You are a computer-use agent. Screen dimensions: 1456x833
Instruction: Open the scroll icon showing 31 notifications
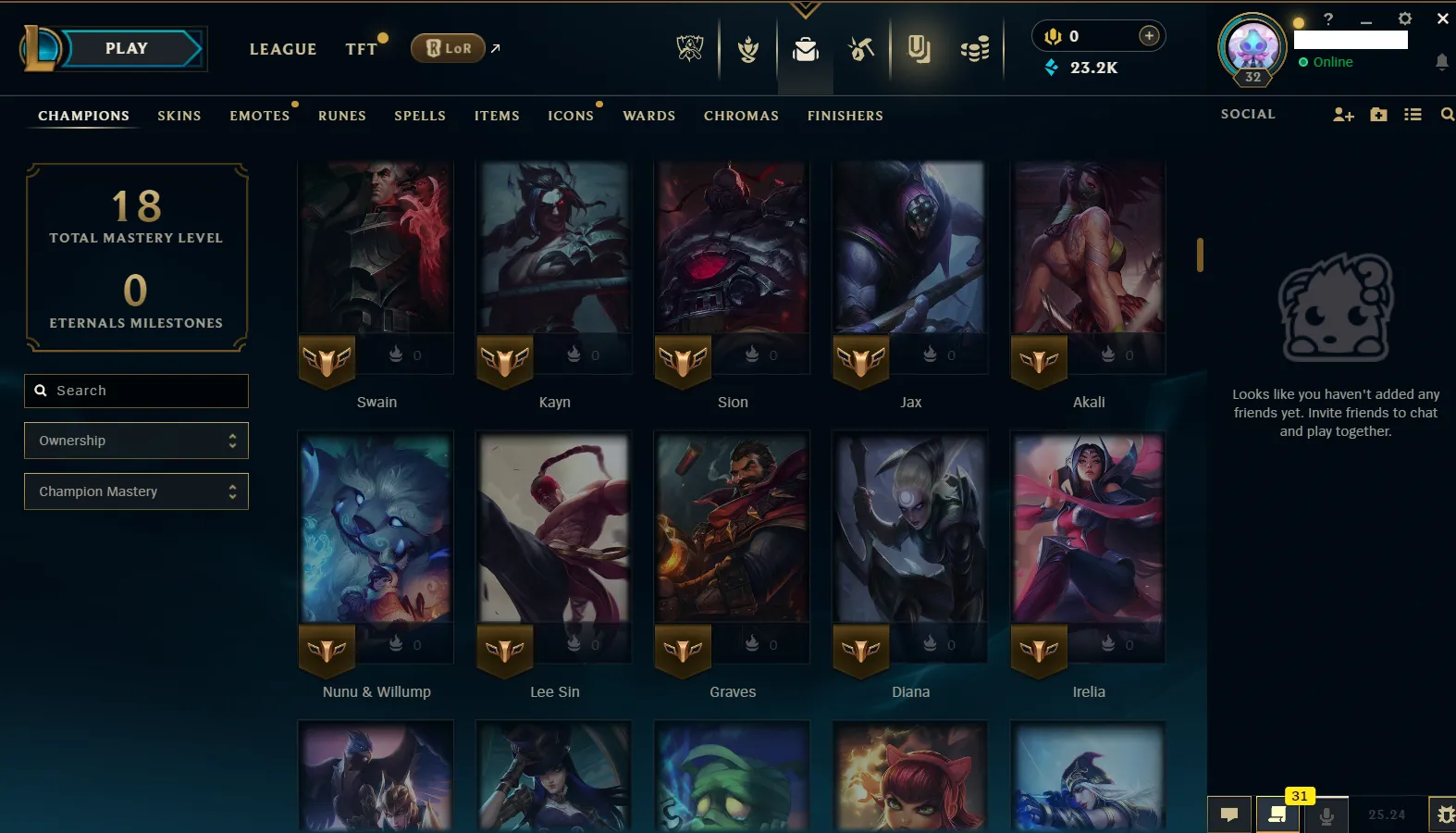[x=1279, y=815]
